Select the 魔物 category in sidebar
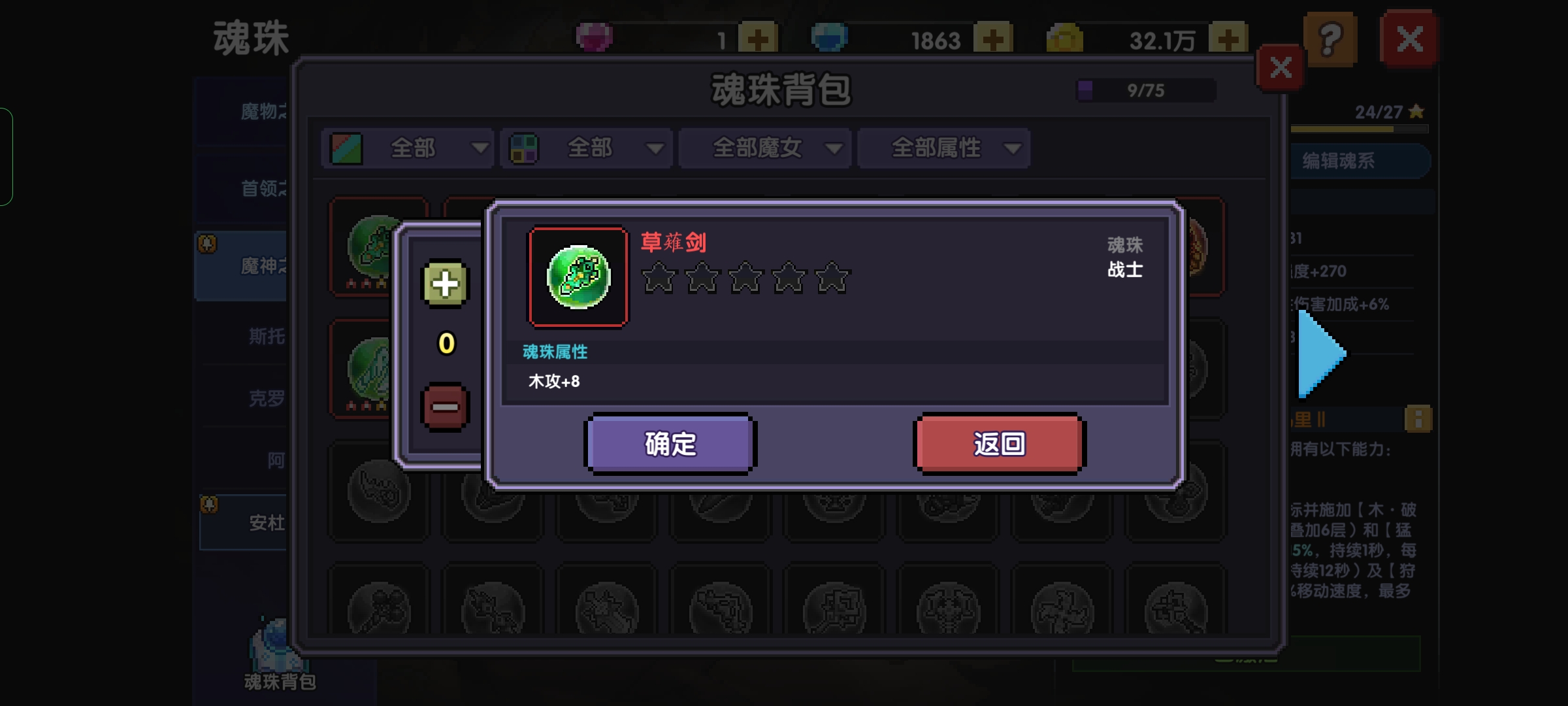 click(261, 111)
